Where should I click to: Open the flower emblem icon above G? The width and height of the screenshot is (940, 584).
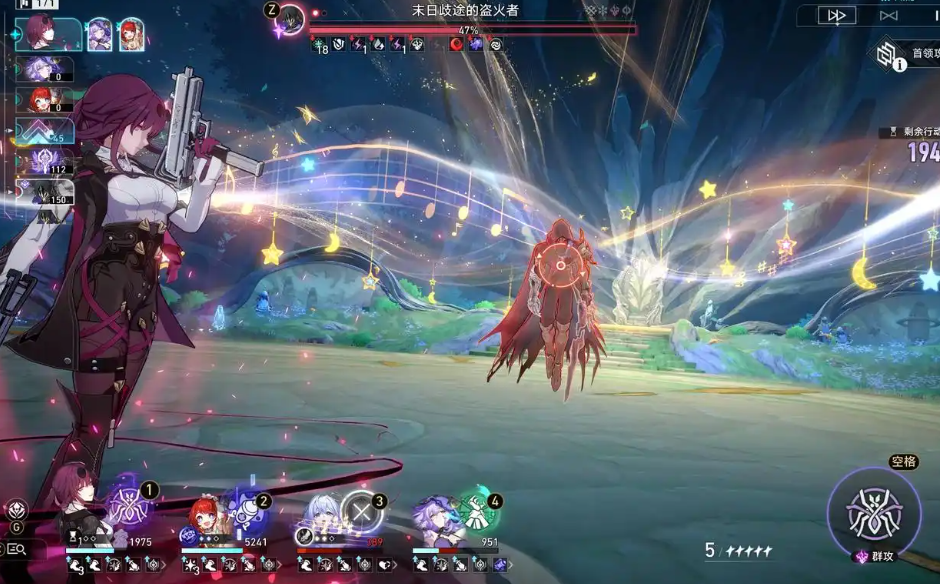[16, 509]
